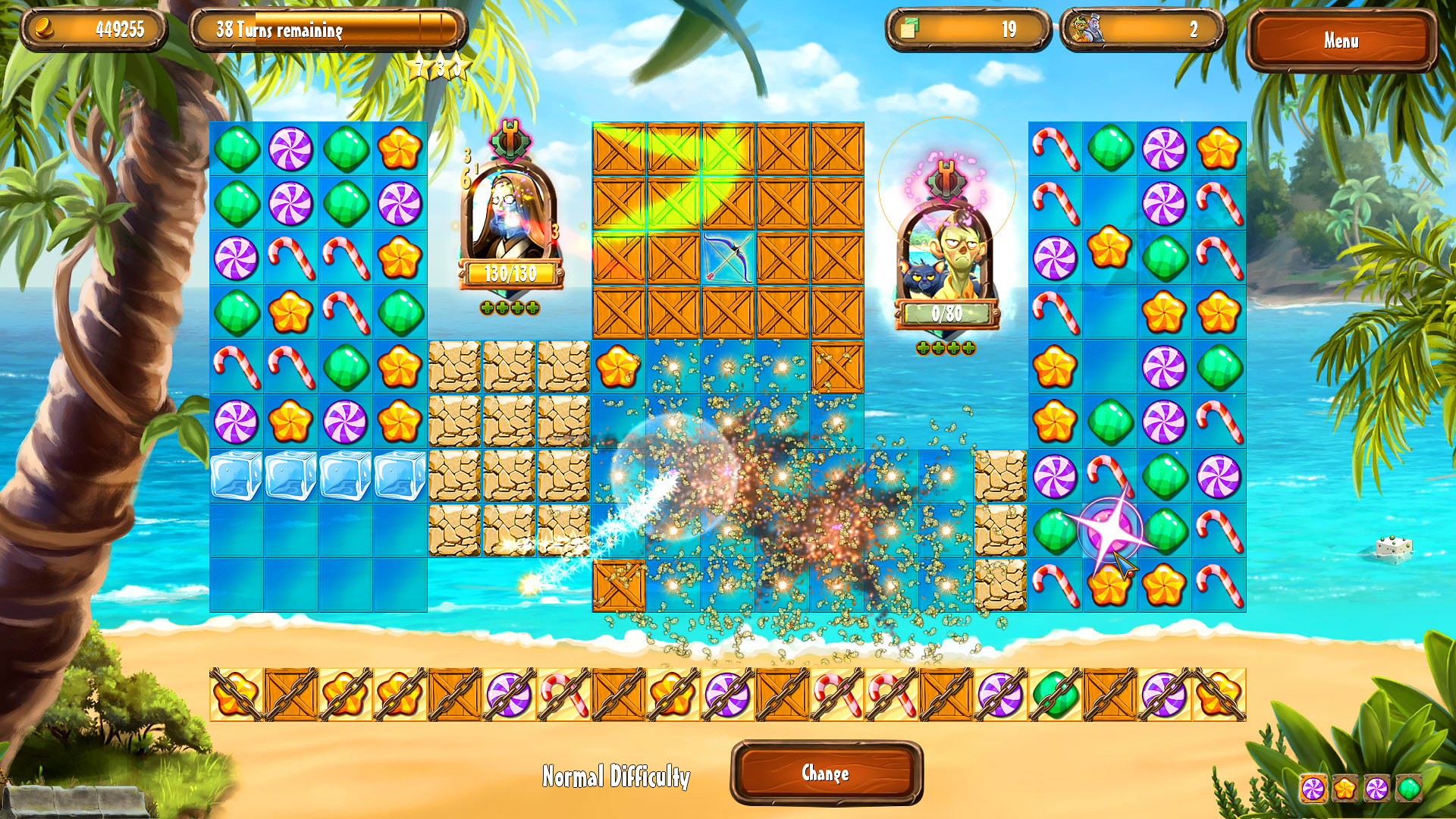Select the green gem collection icon
Viewport: 1456px width, 819px height.
[1408, 787]
